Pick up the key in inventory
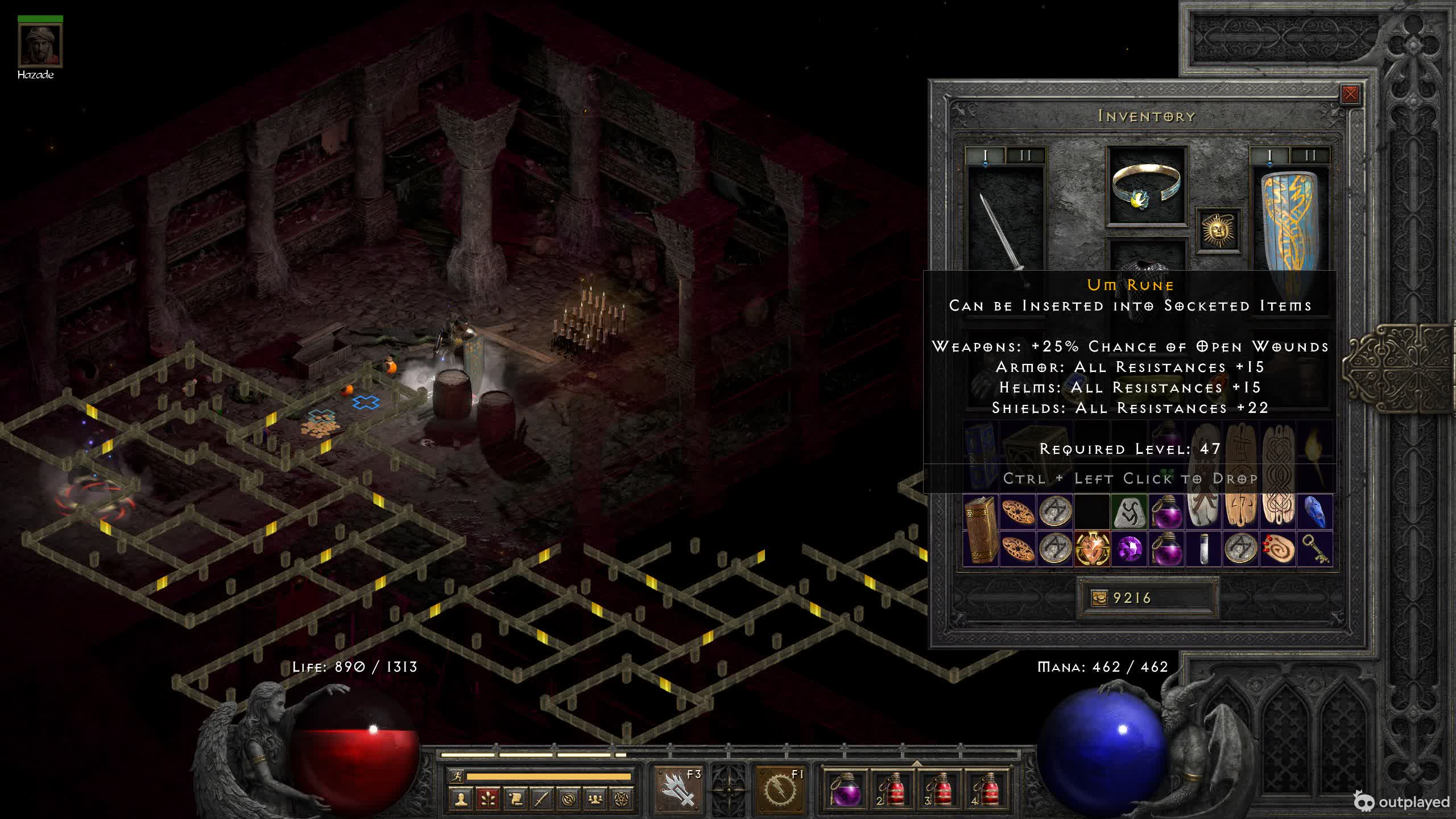The width and height of the screenshot is (1456, 819). coord(1315,549)
